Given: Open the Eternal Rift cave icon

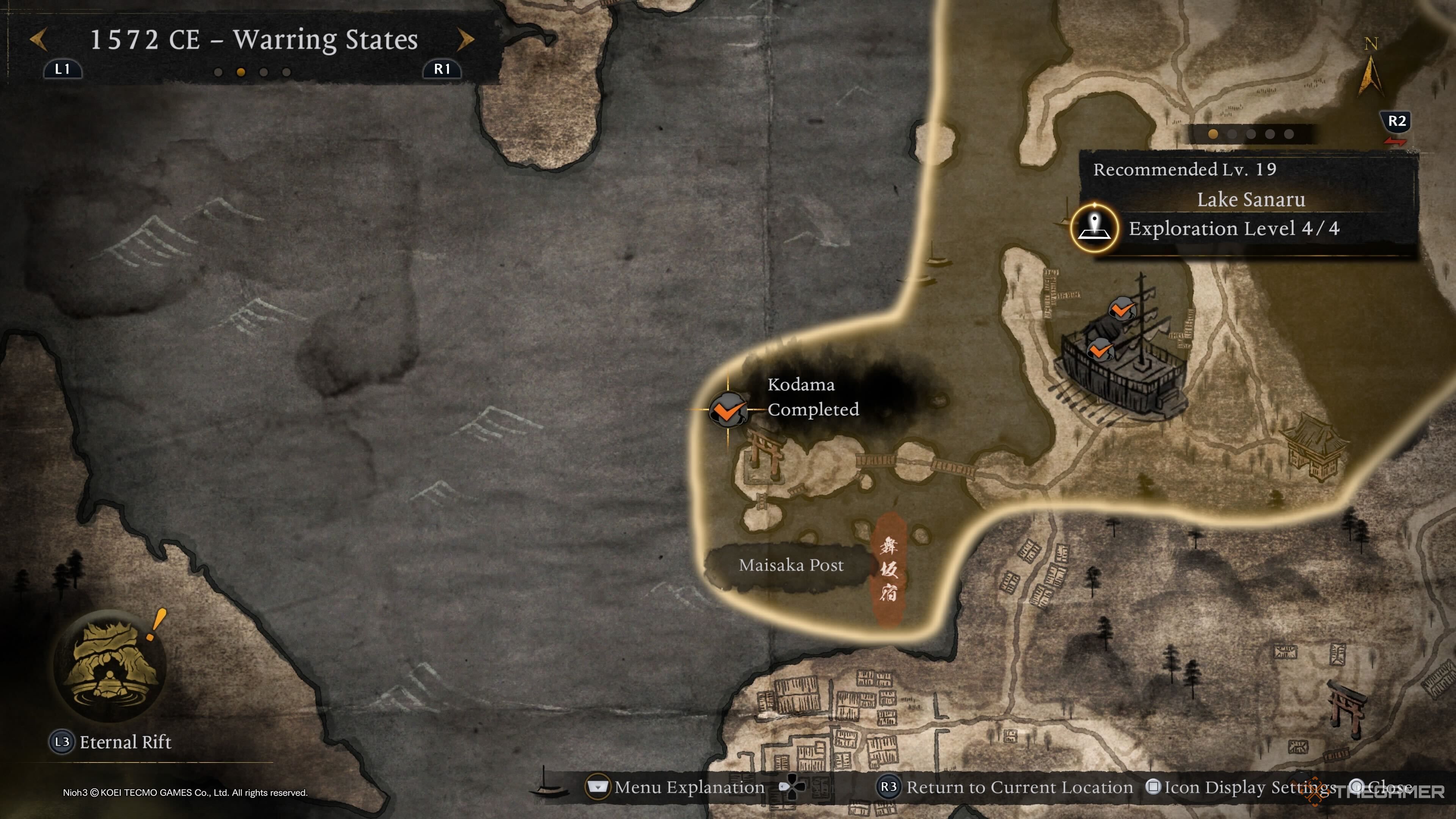Looking at the screenshot, I should point(110,665).
